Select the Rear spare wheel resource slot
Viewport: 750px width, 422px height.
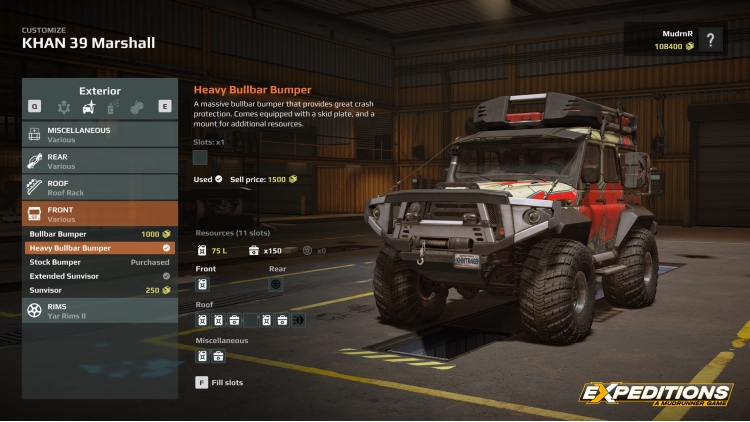(x=275, y=284)
